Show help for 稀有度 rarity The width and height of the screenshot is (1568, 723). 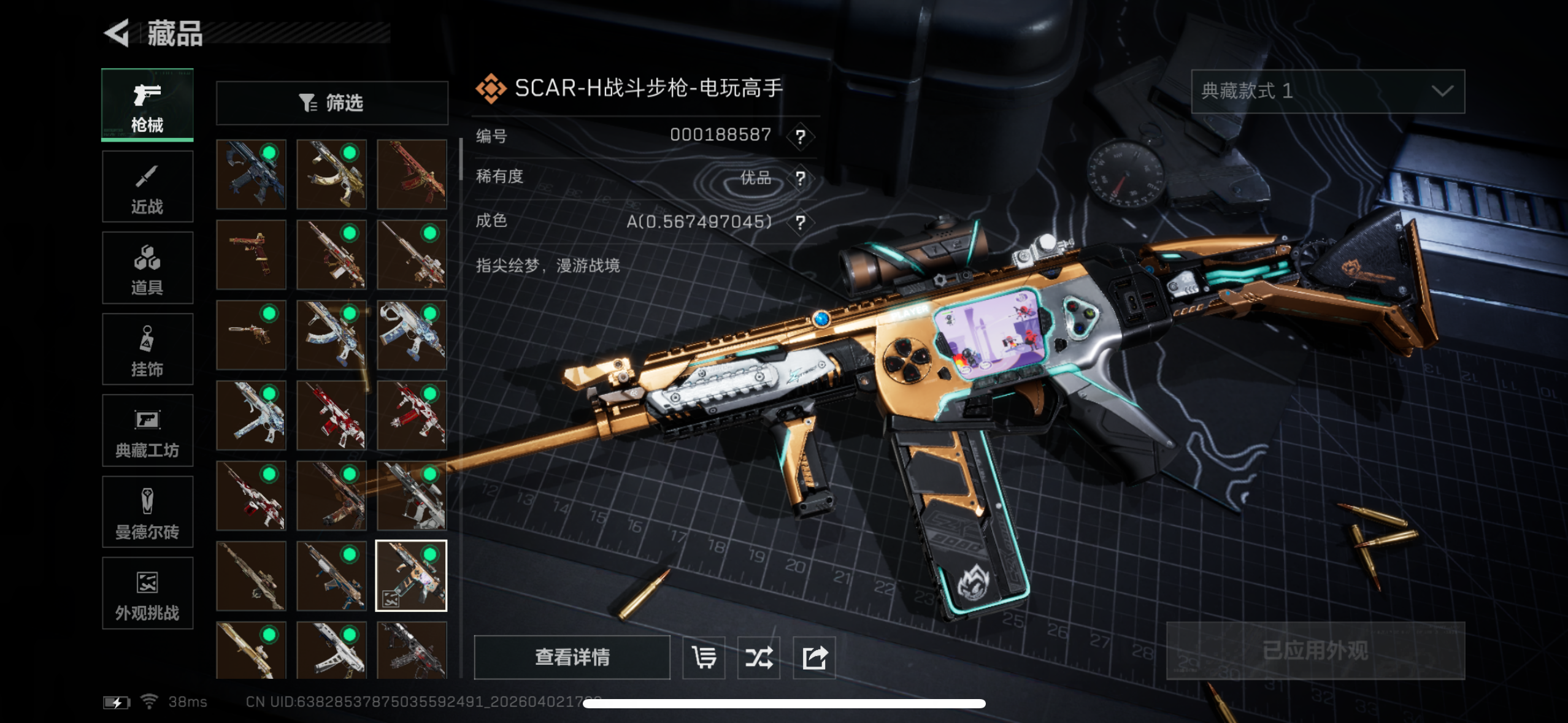[x=800, y=178]
